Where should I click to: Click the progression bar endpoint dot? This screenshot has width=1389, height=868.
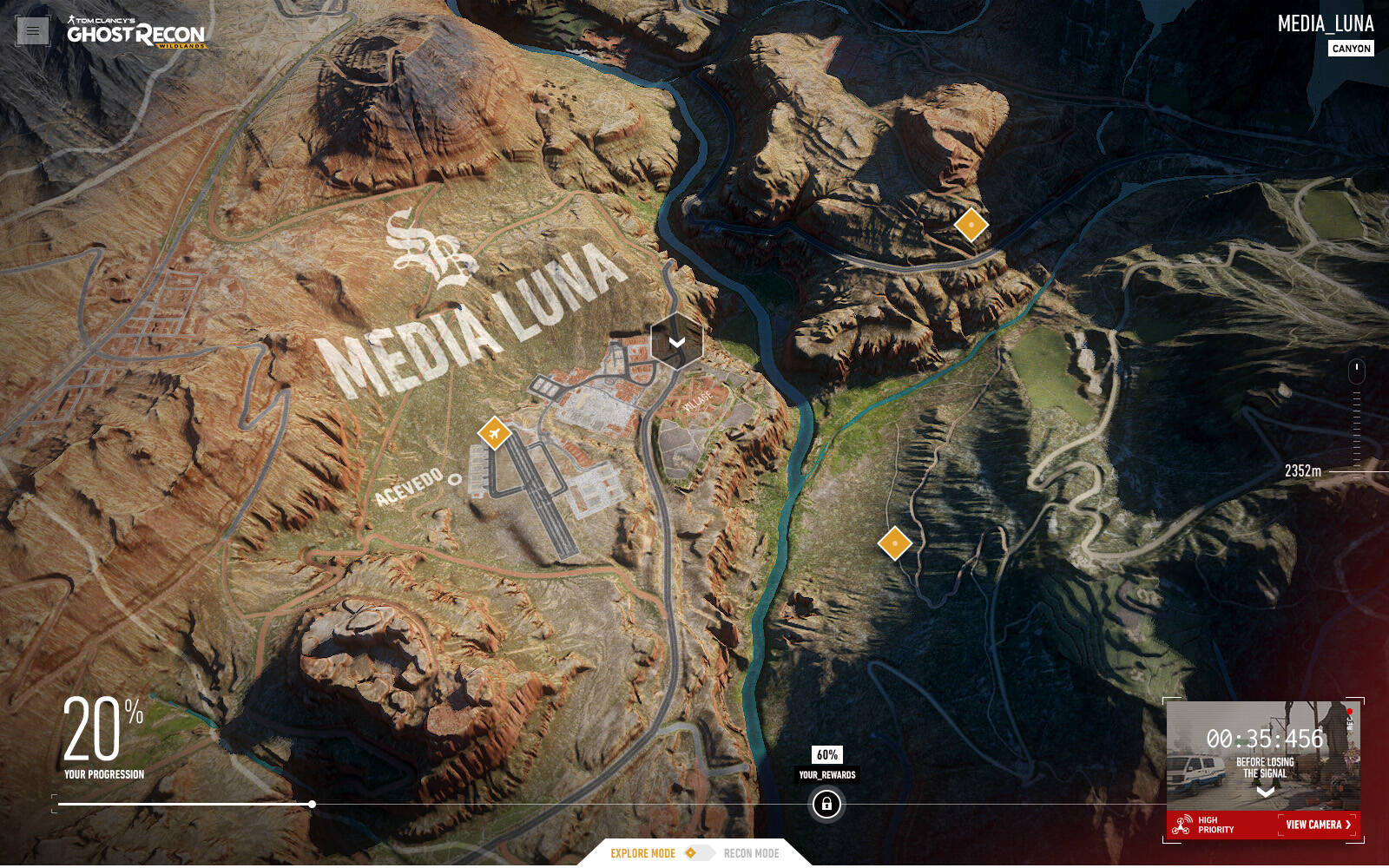(x=312, y=805)
